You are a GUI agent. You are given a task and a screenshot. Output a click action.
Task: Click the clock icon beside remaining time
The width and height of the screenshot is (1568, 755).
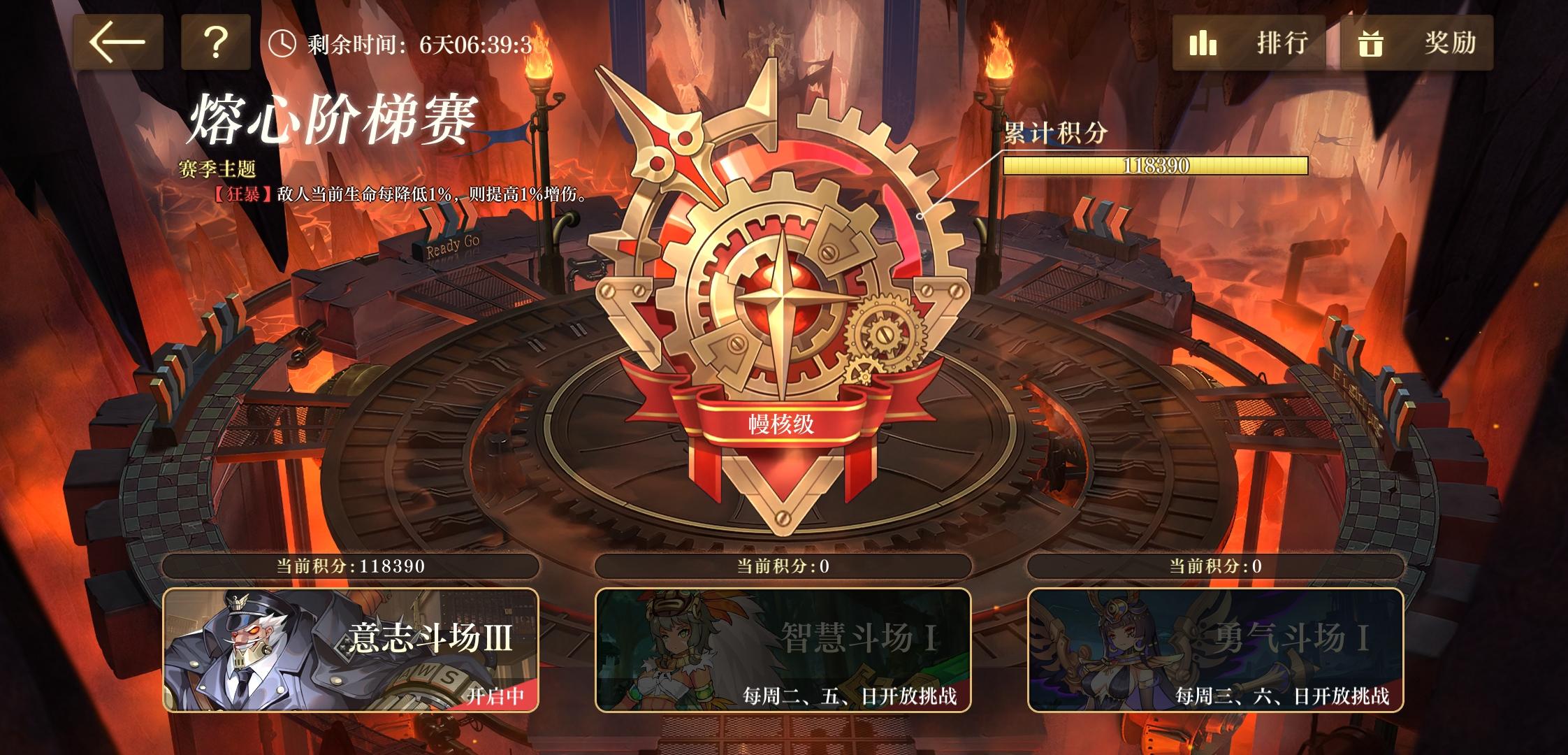tap(282, 43)
